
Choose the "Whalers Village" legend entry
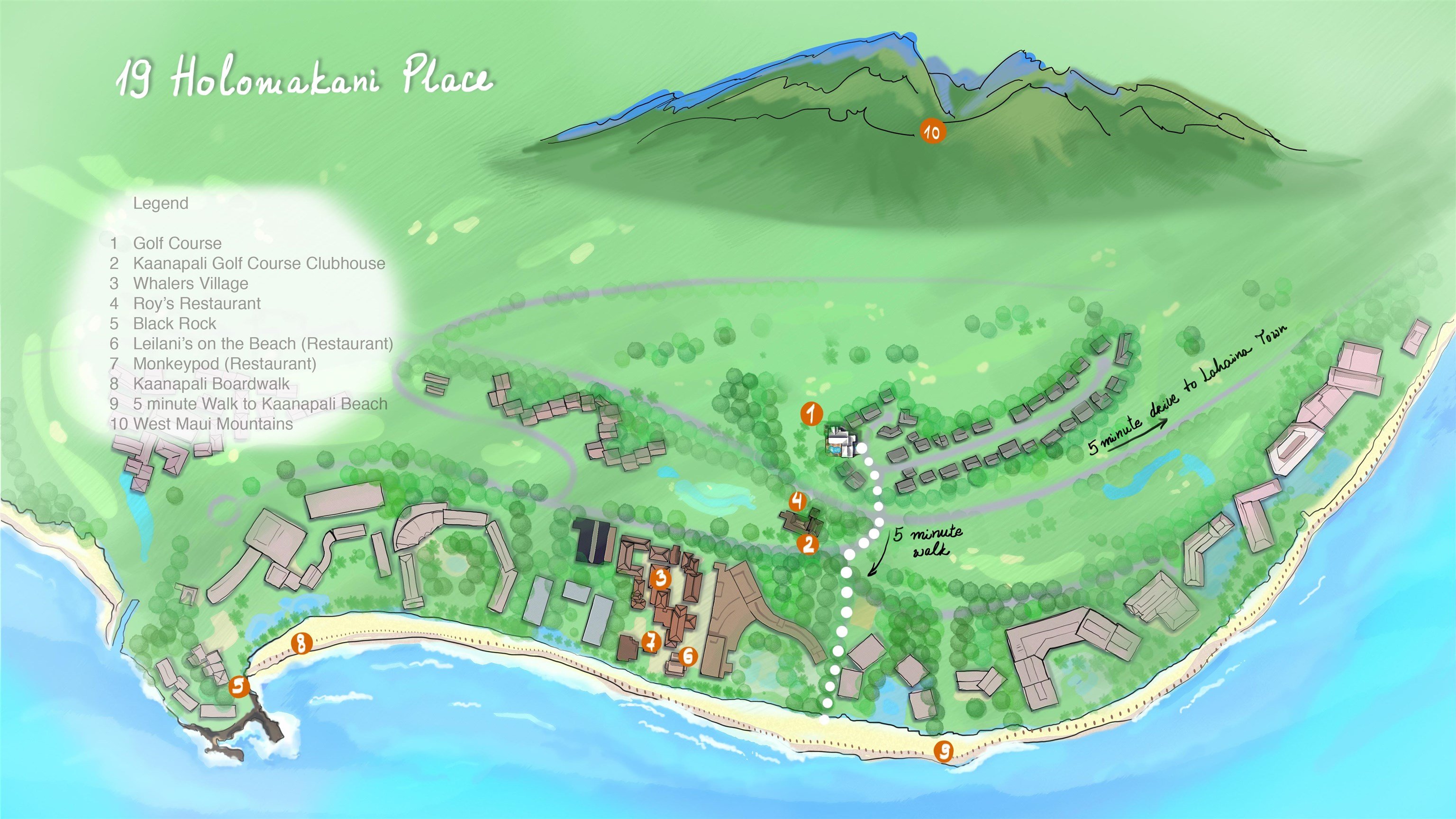tap(191, 284)
